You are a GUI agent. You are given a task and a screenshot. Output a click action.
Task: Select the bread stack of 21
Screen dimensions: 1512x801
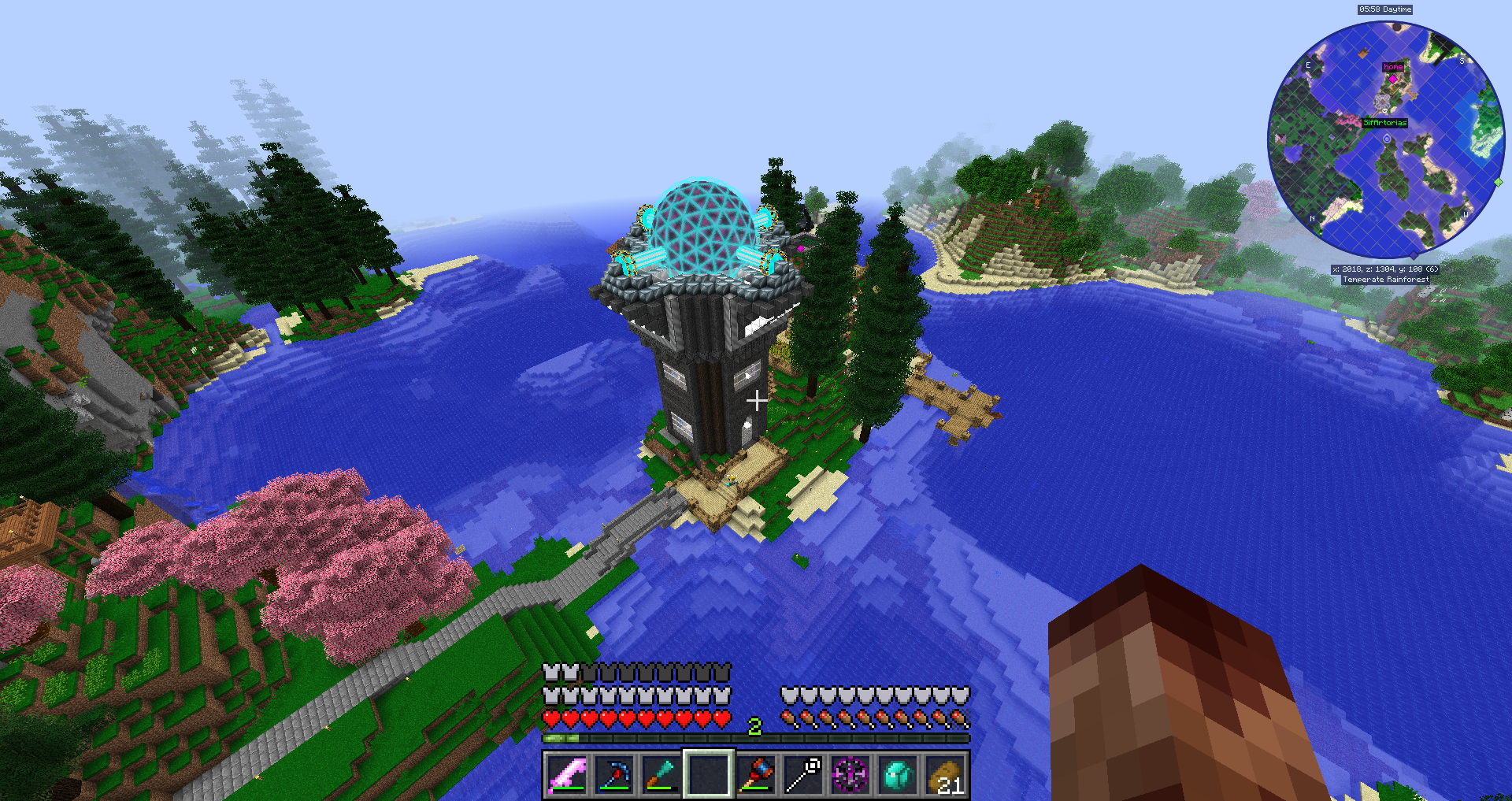945,774
